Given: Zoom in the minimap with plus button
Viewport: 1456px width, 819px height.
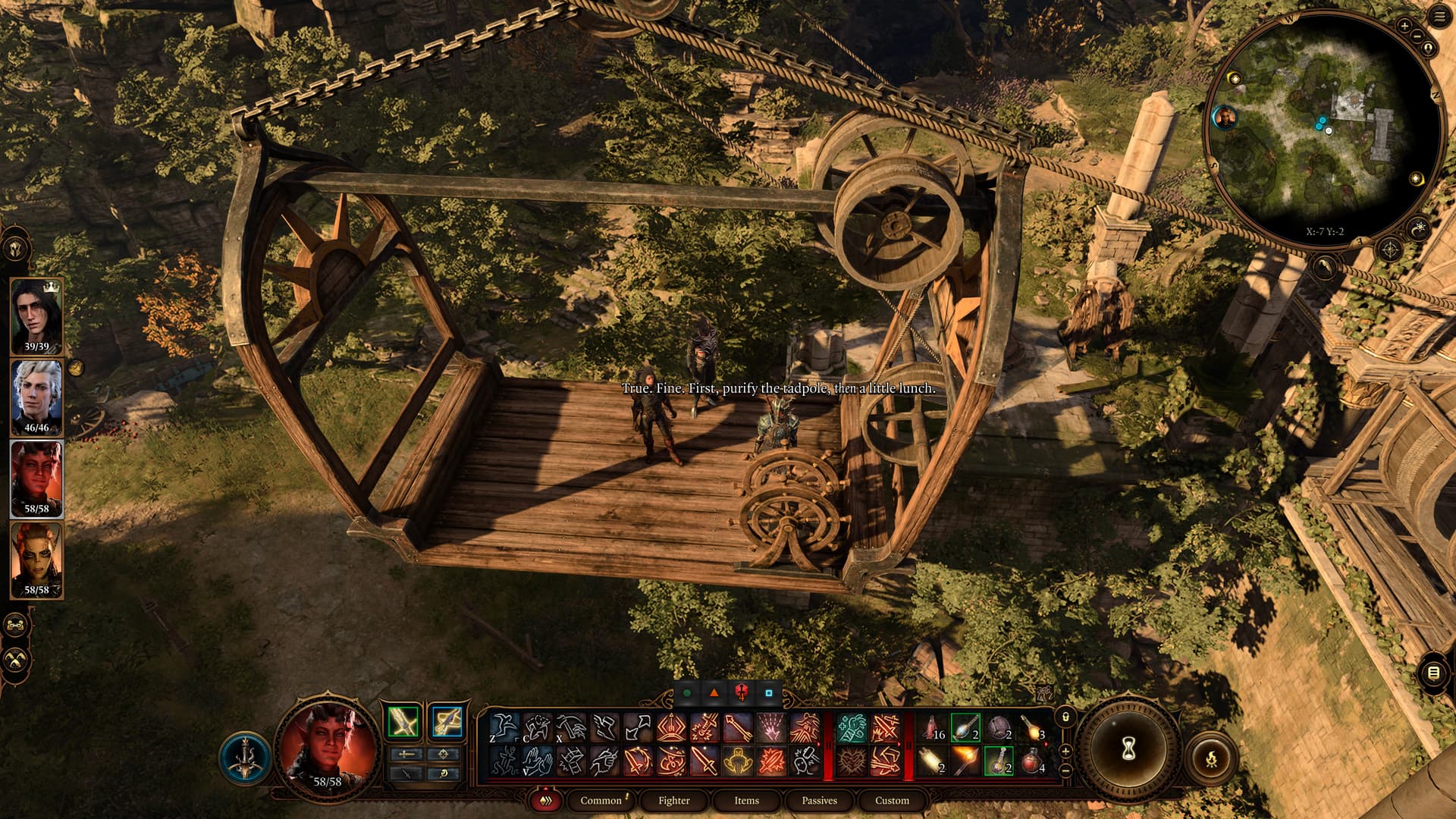Looking at the screenshot, I should click(1404, 26).
